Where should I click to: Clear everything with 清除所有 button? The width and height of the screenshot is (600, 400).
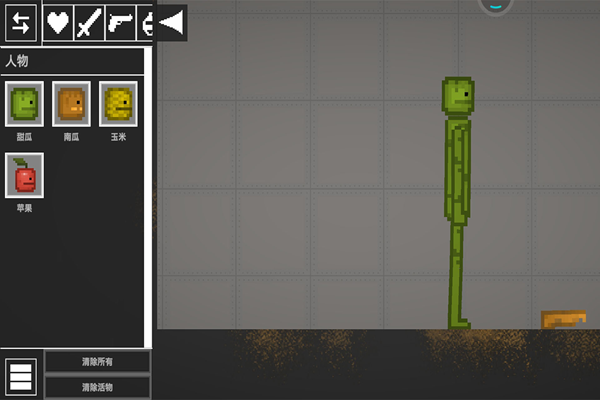pos(97,362)
